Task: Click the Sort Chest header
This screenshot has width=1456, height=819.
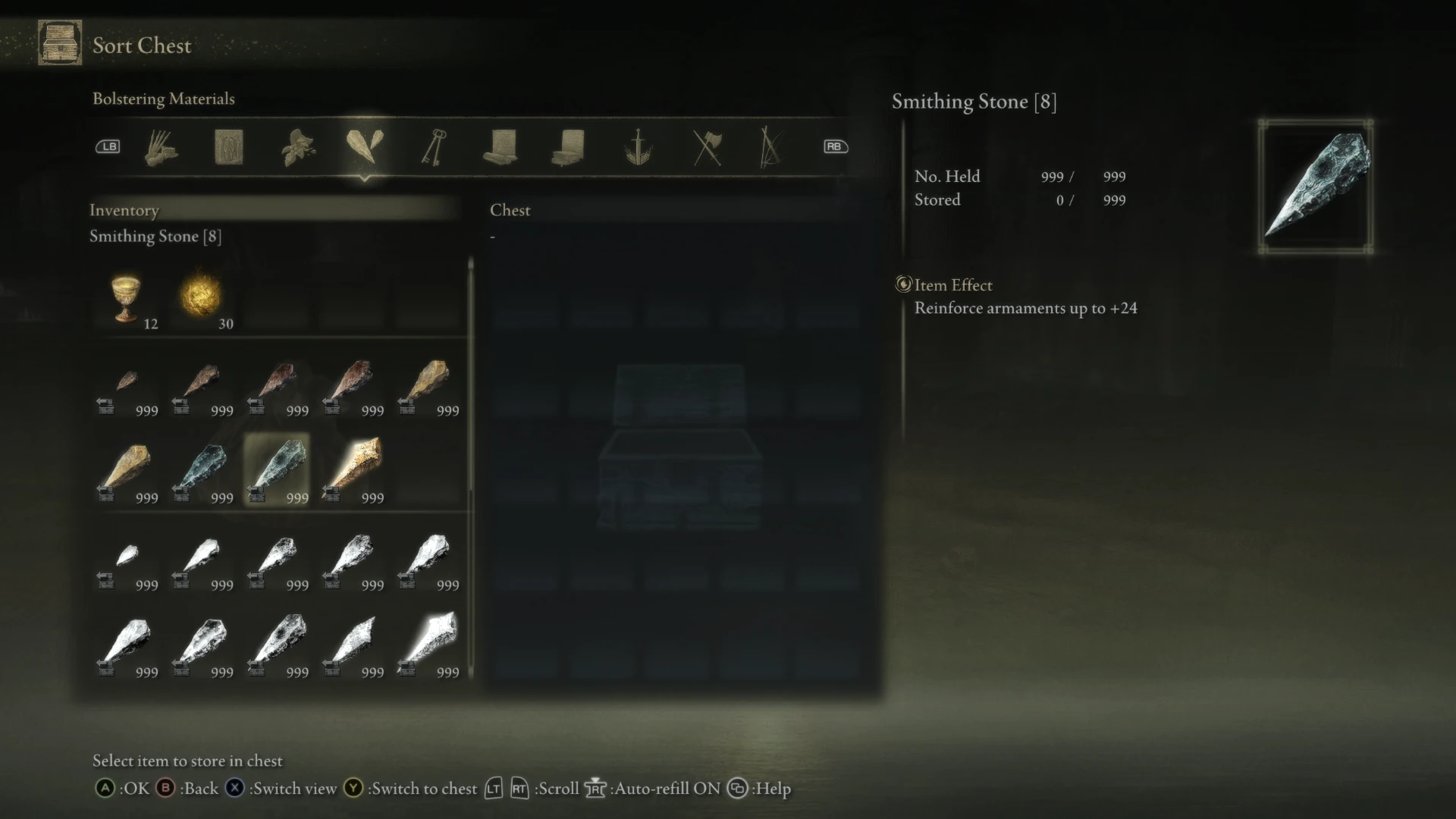Action: 141,45
